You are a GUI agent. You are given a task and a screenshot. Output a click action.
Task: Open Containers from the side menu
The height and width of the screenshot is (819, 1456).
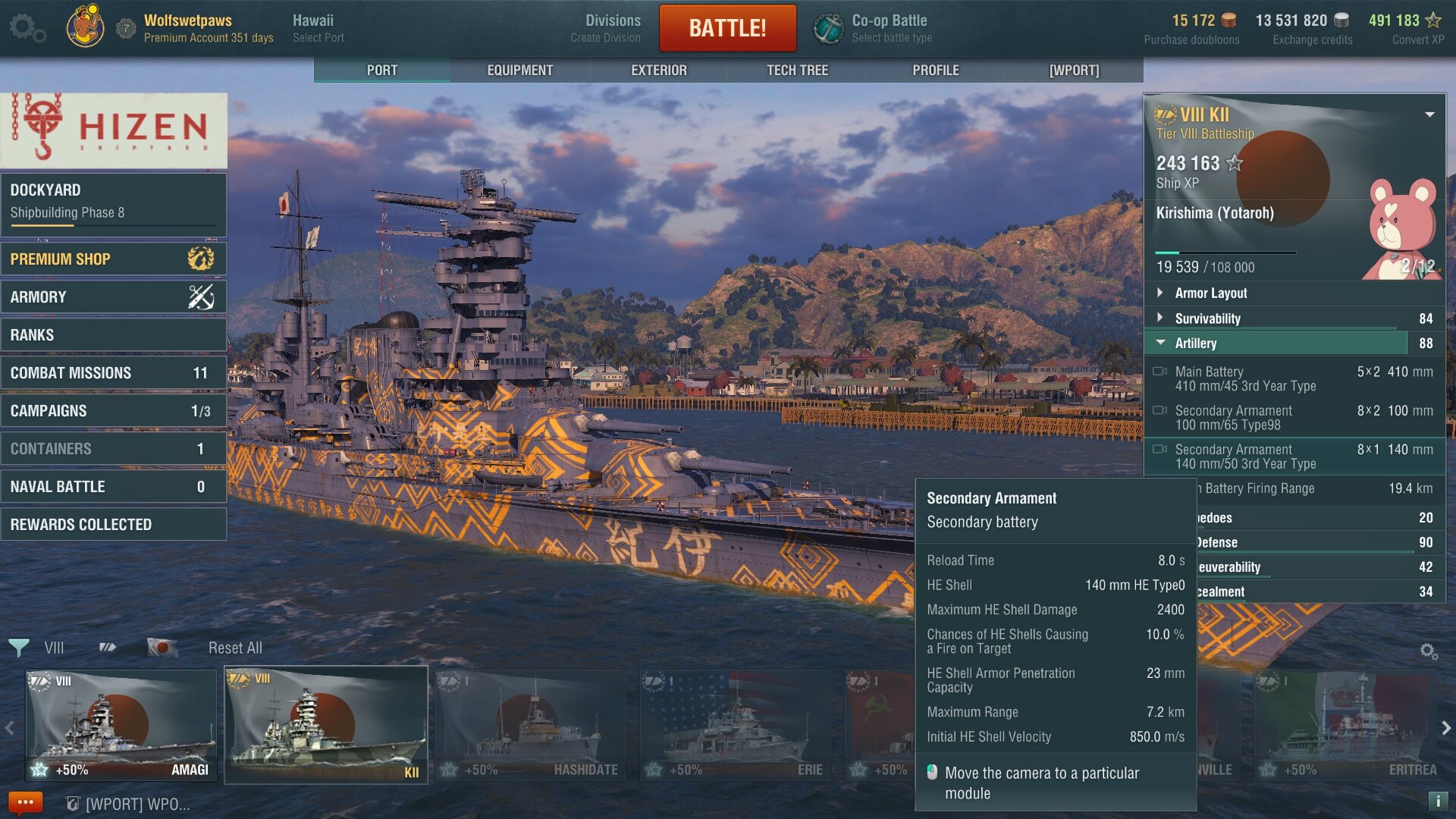click(114, 448)
